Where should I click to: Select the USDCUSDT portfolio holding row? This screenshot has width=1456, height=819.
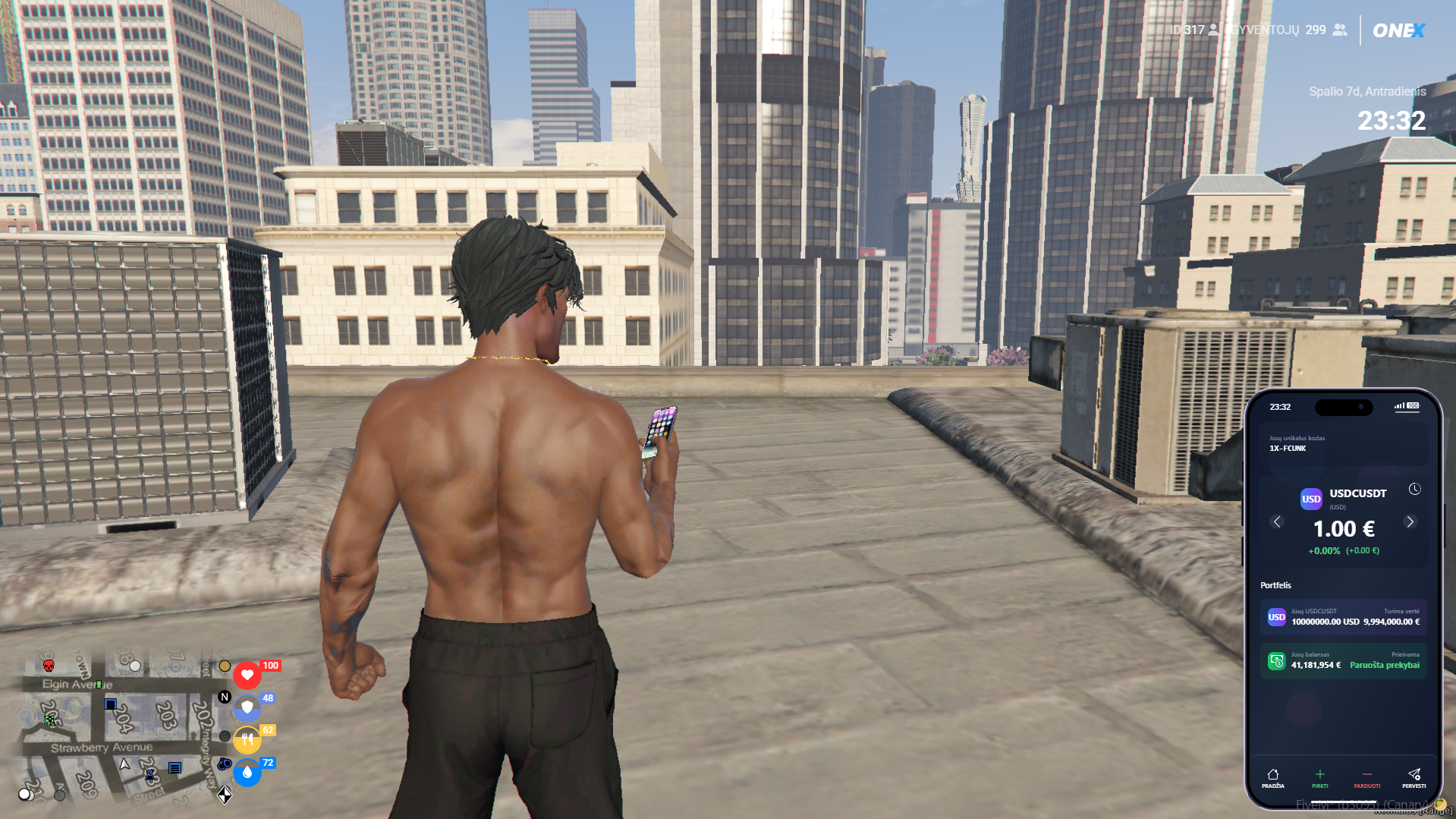tap(1343, 617)
